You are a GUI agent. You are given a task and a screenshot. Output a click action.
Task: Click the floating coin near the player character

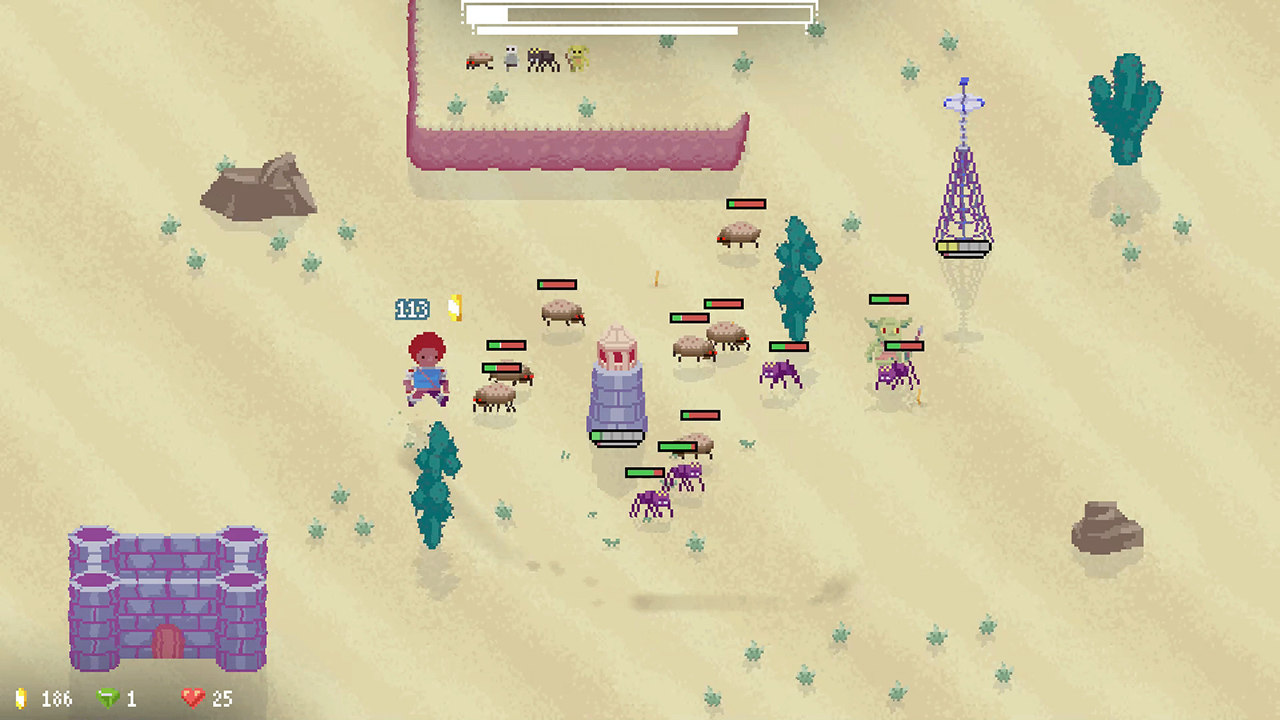pos(455,308)
